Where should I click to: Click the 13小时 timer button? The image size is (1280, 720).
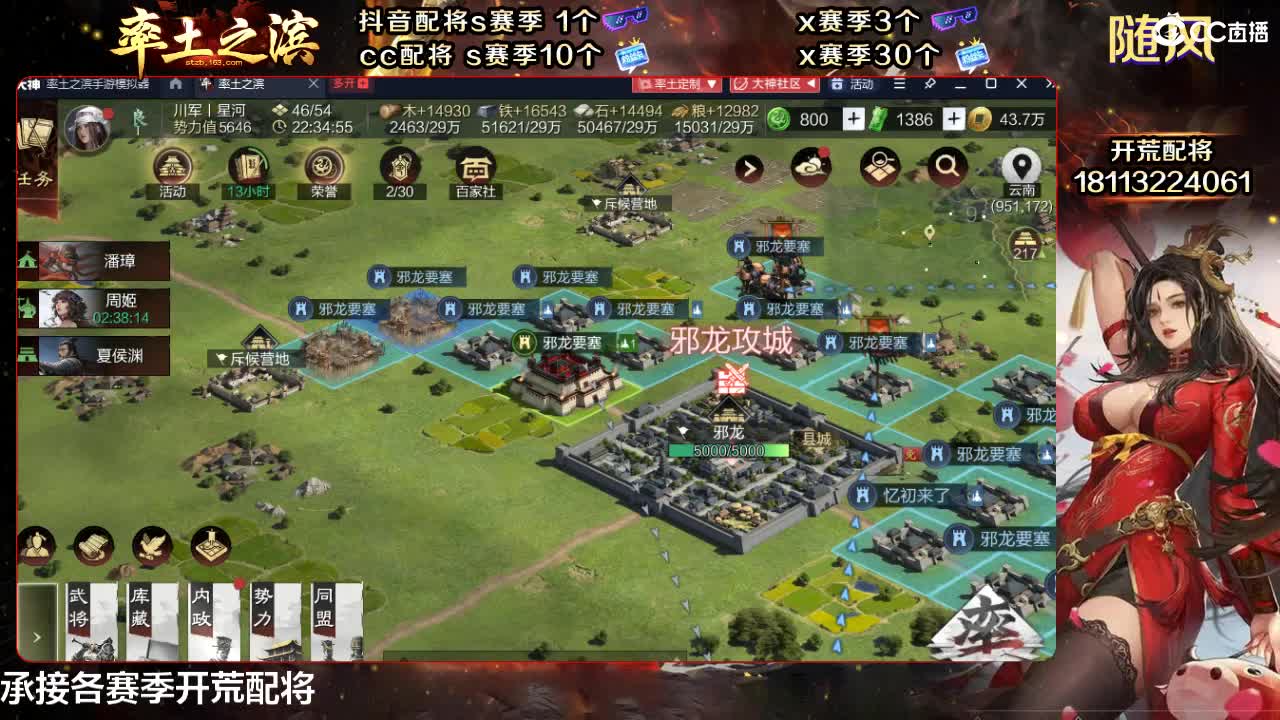(x=249, y=168)
